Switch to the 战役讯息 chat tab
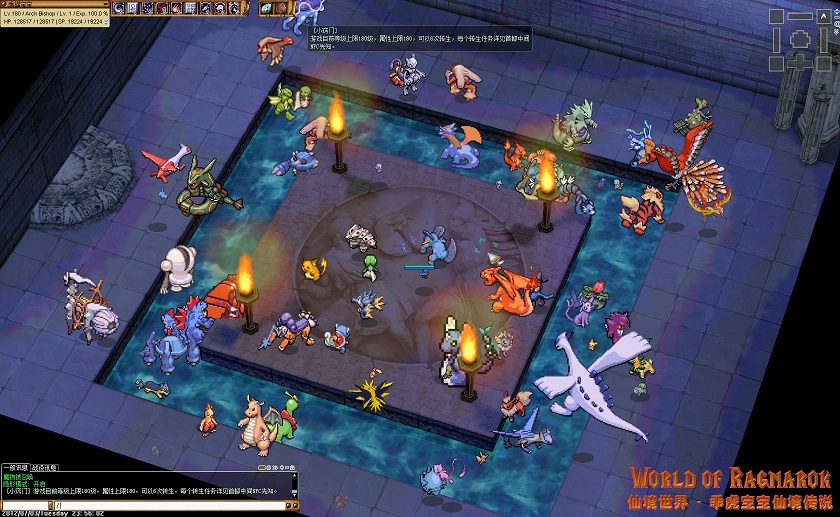The image size is (840, 517). [x=46, y=467]
